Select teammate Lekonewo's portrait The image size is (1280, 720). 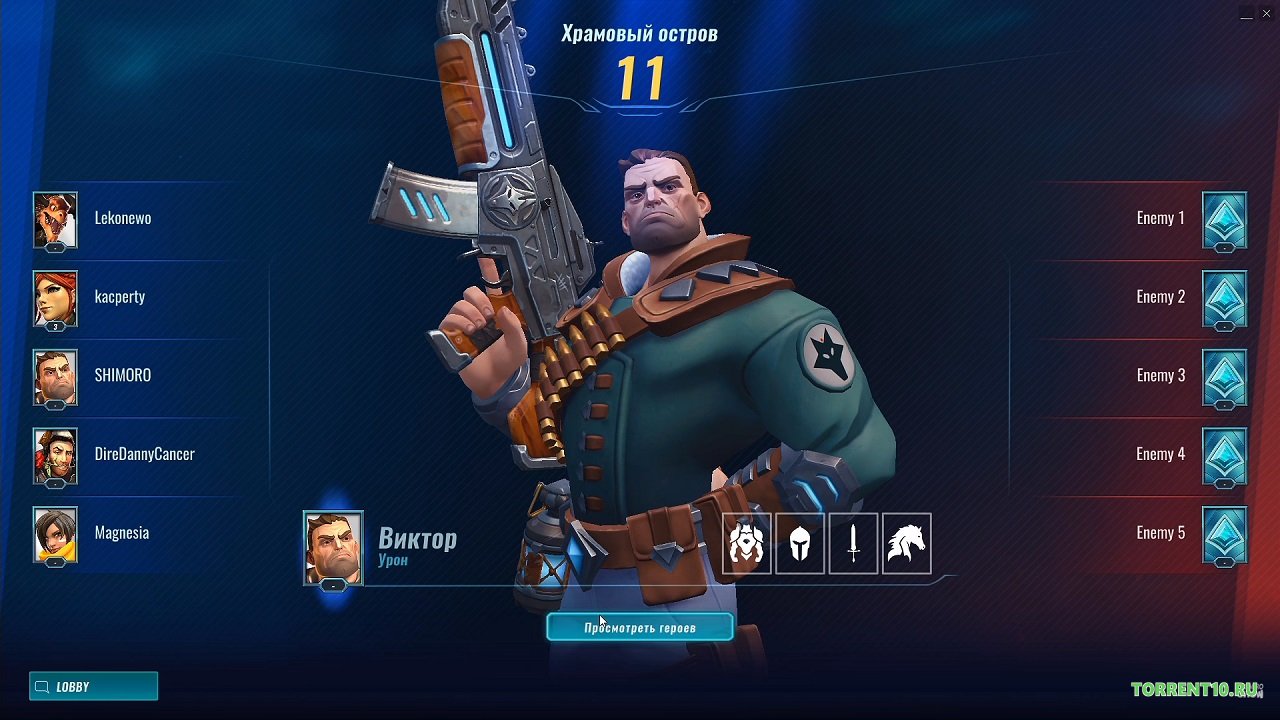55,218
